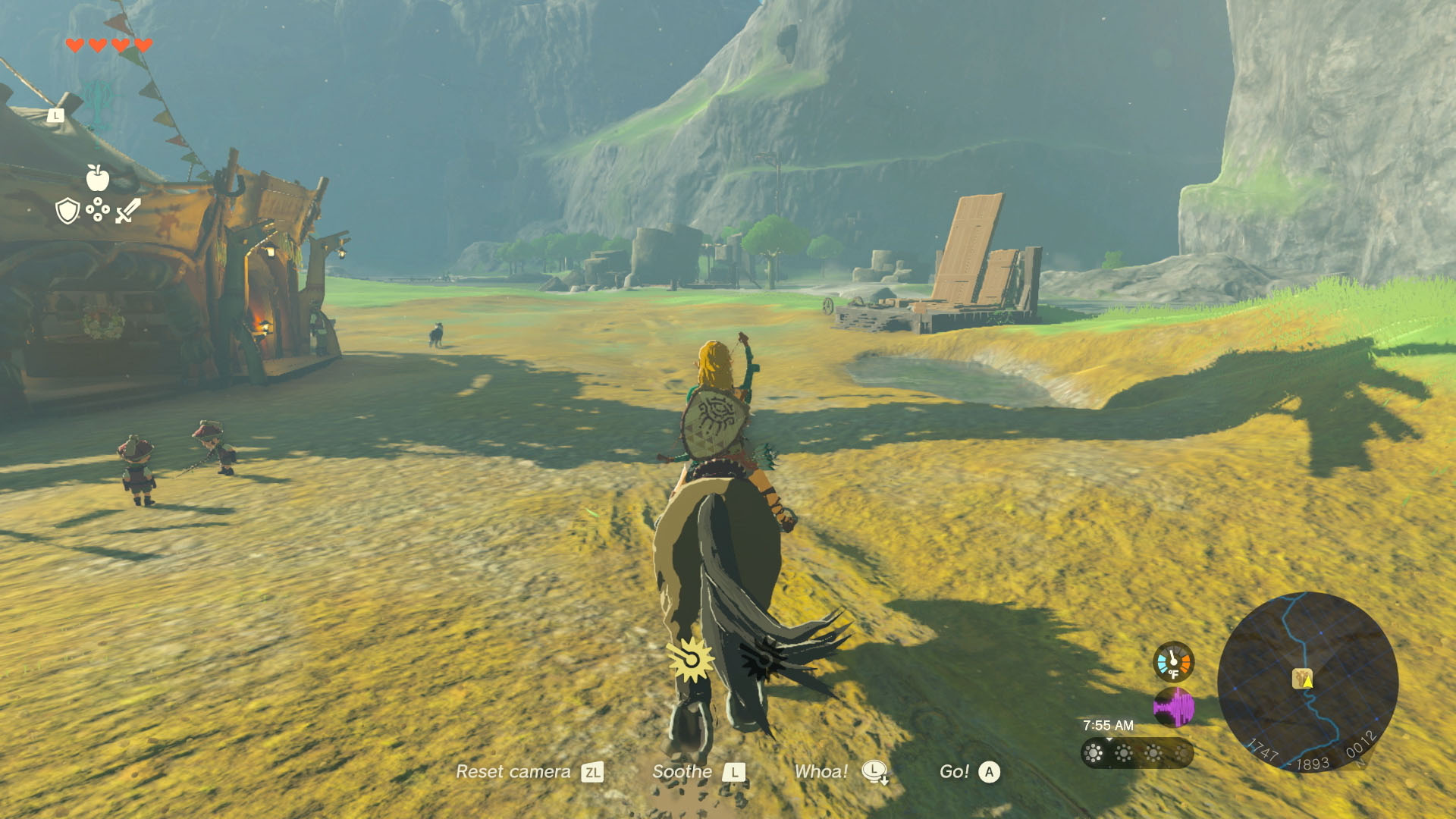This screenshot has height=819, width=1456.
Task: Select the apple food icon in the HUD
Action: pos(96,178)
